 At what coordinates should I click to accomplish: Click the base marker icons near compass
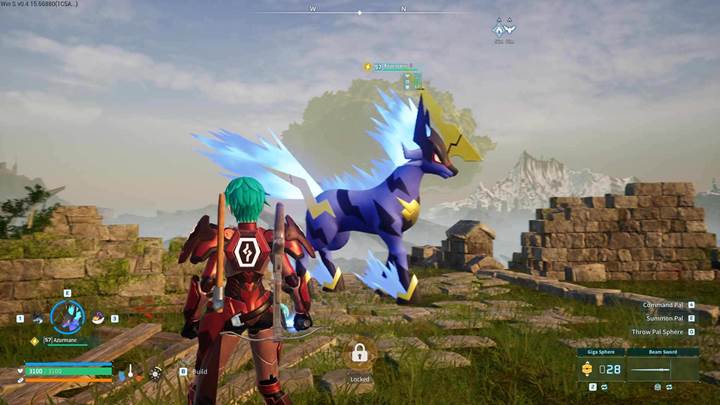504,29
